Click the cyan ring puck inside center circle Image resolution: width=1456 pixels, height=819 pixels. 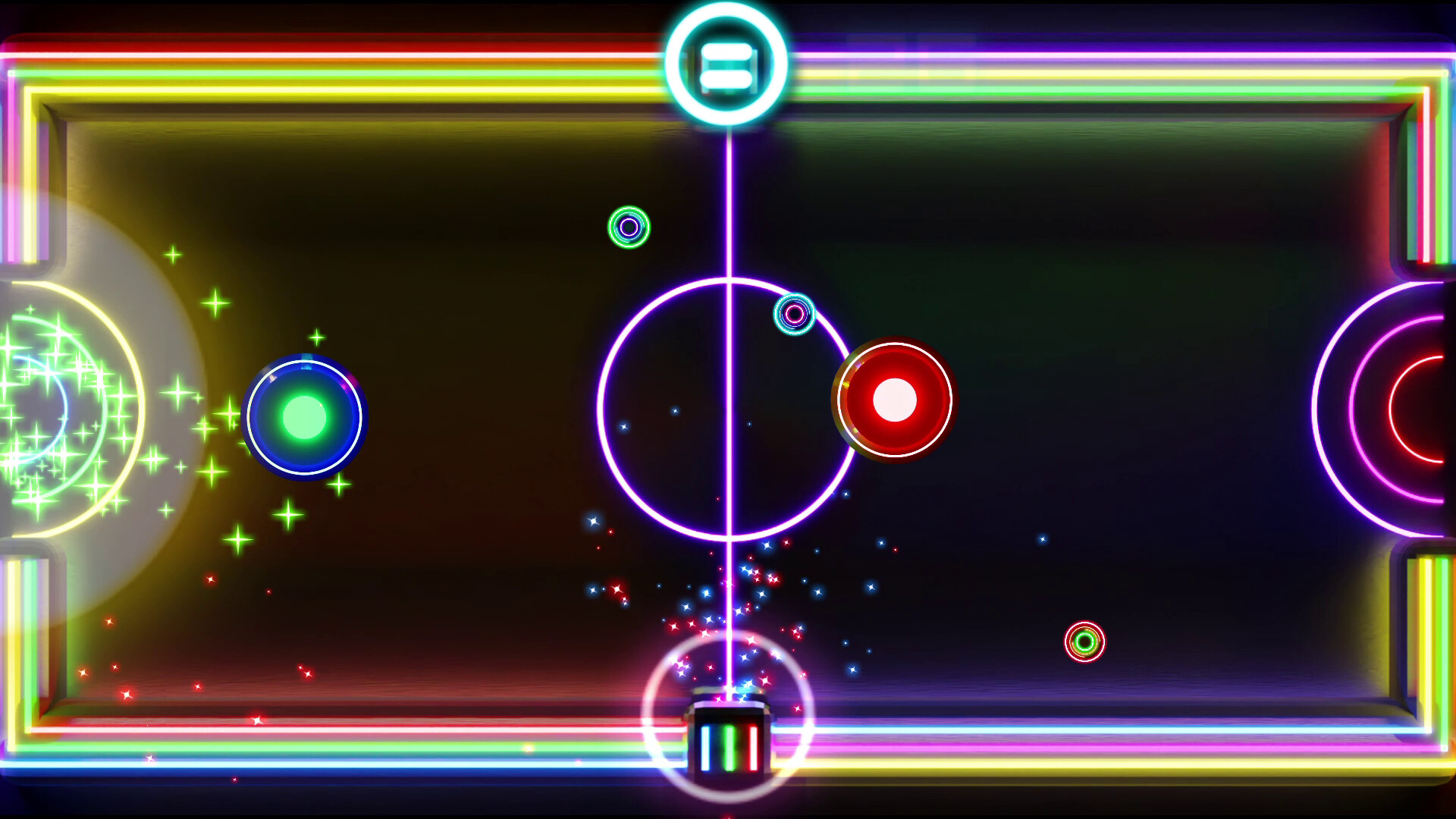point(793,312)
